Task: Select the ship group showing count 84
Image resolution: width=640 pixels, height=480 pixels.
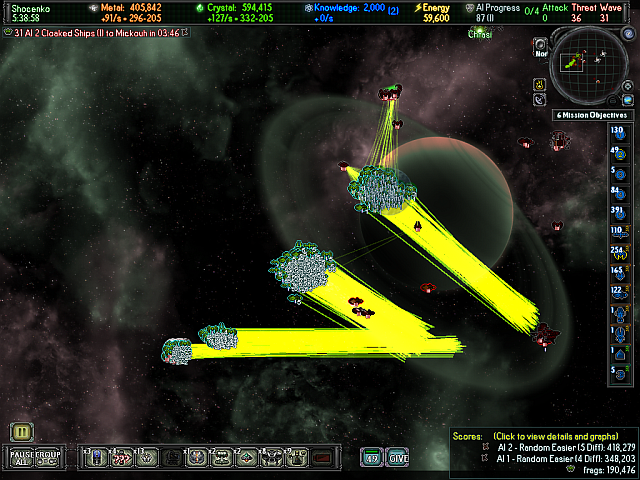Action: click(617, 191)
